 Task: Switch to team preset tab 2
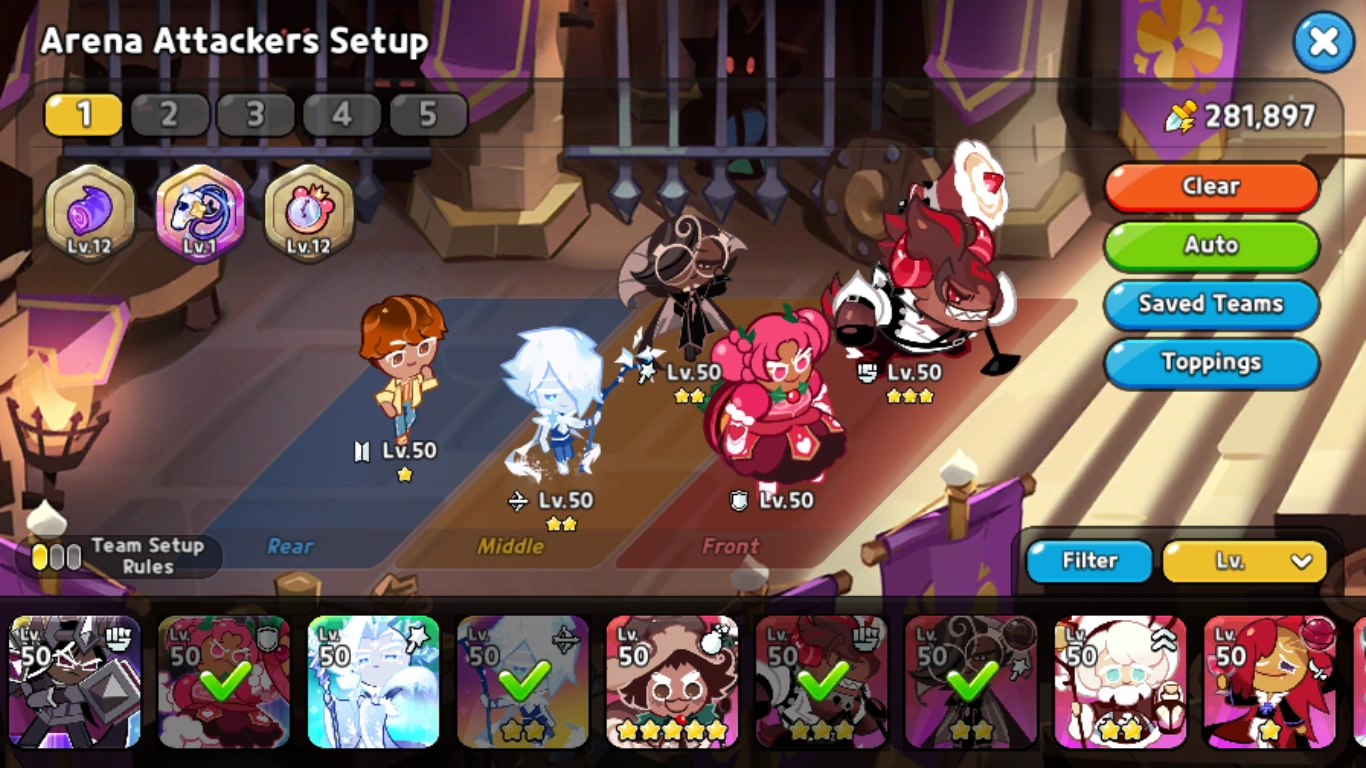pyautogui.click(x=170, y=114)
